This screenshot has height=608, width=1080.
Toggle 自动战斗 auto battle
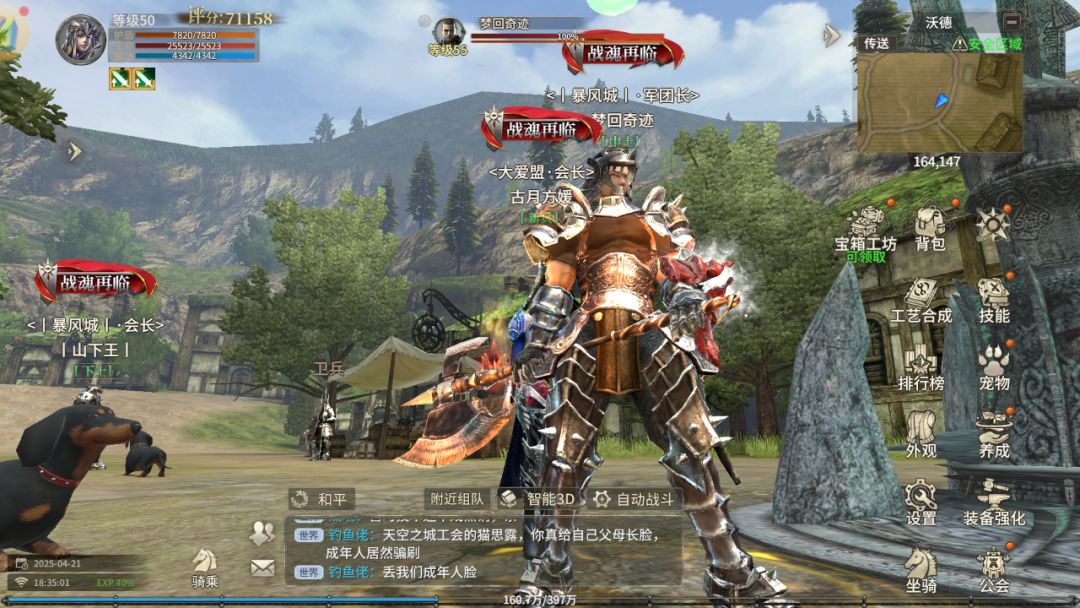coord(634,499)
